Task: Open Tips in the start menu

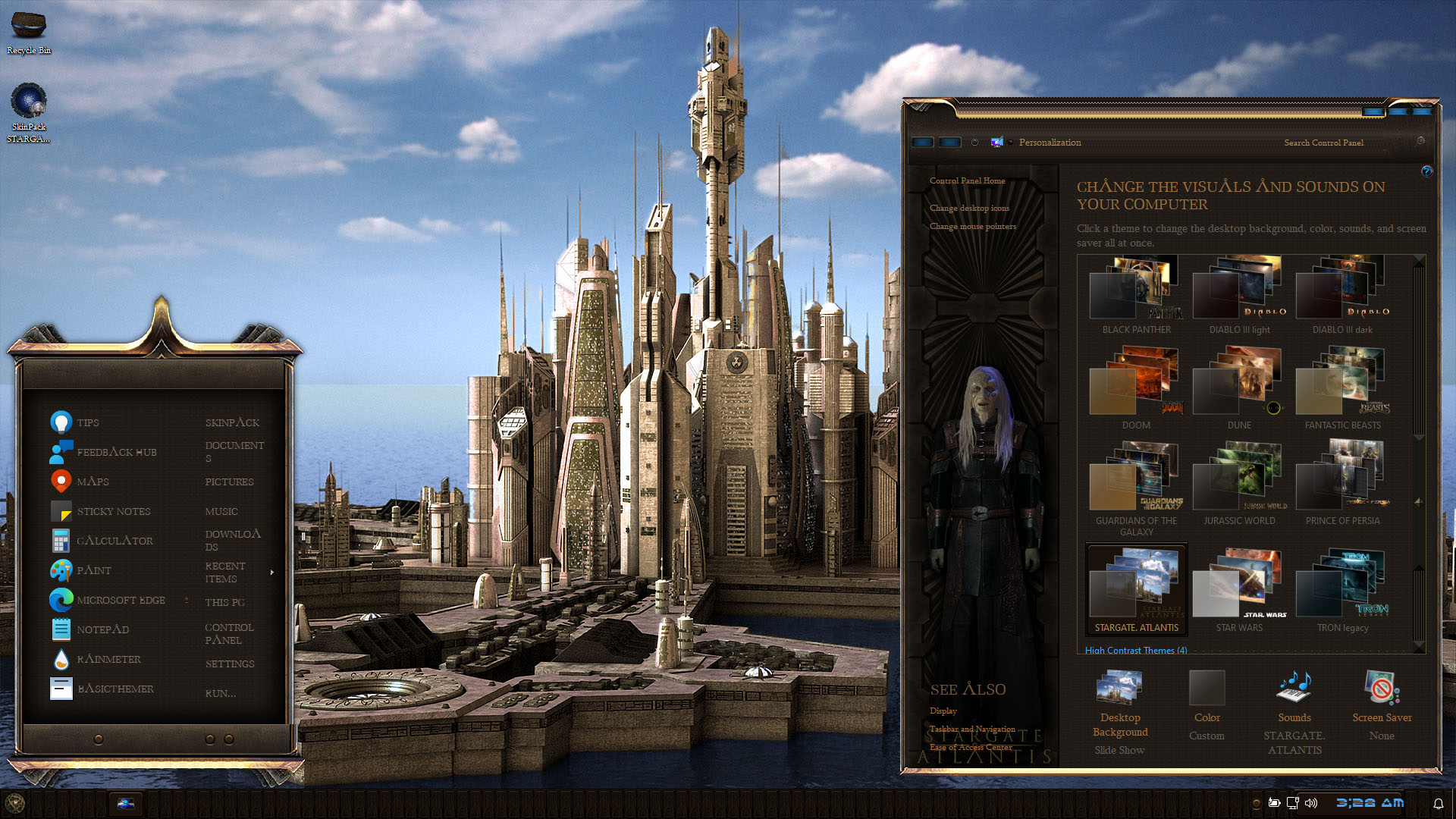Action: click(87, 422)
